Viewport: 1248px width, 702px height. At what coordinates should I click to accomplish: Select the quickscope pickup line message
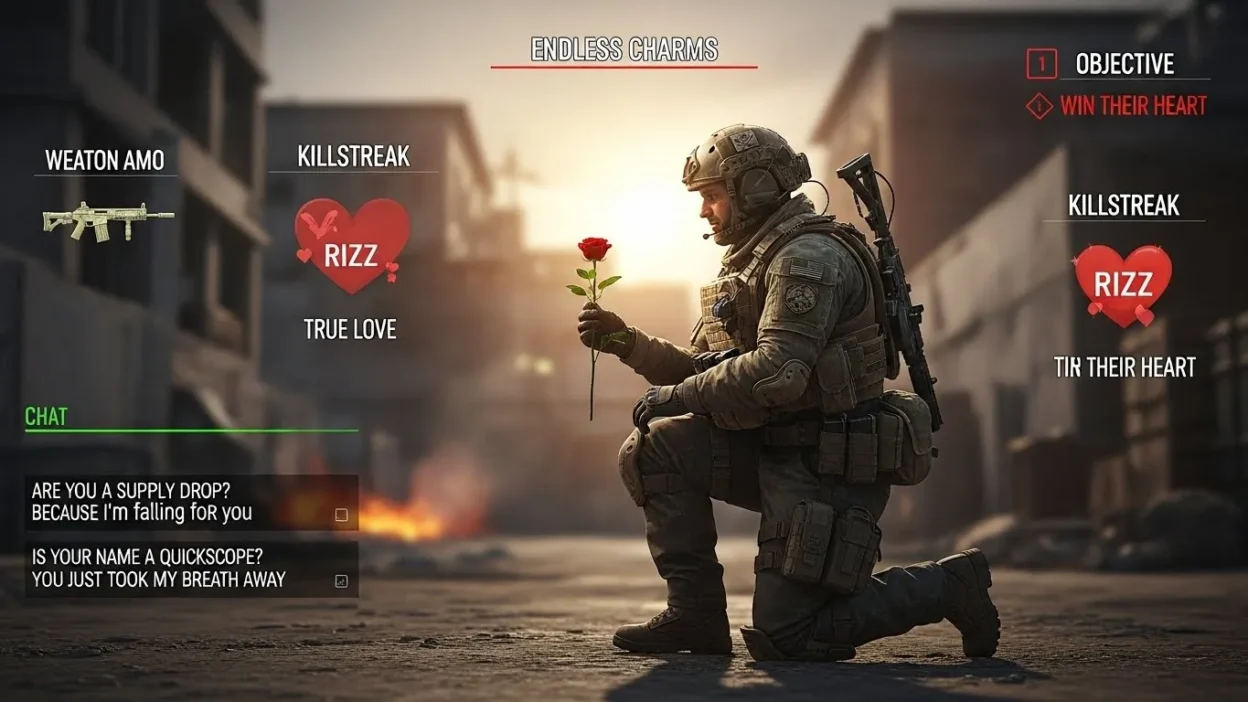point(160,569)
